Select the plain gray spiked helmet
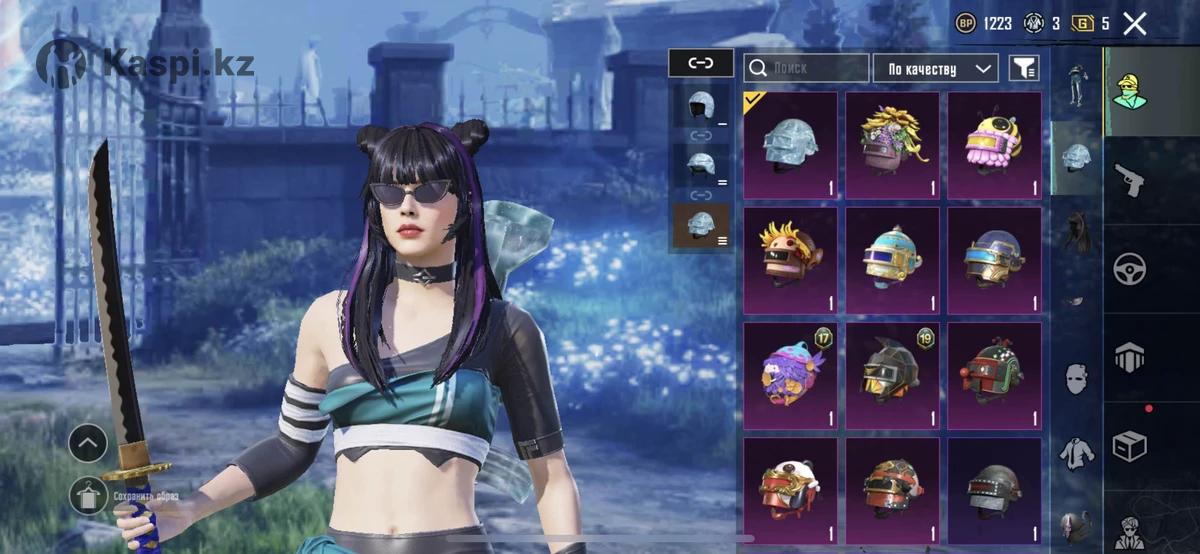 pyautogui.click(x=994, y=490)
